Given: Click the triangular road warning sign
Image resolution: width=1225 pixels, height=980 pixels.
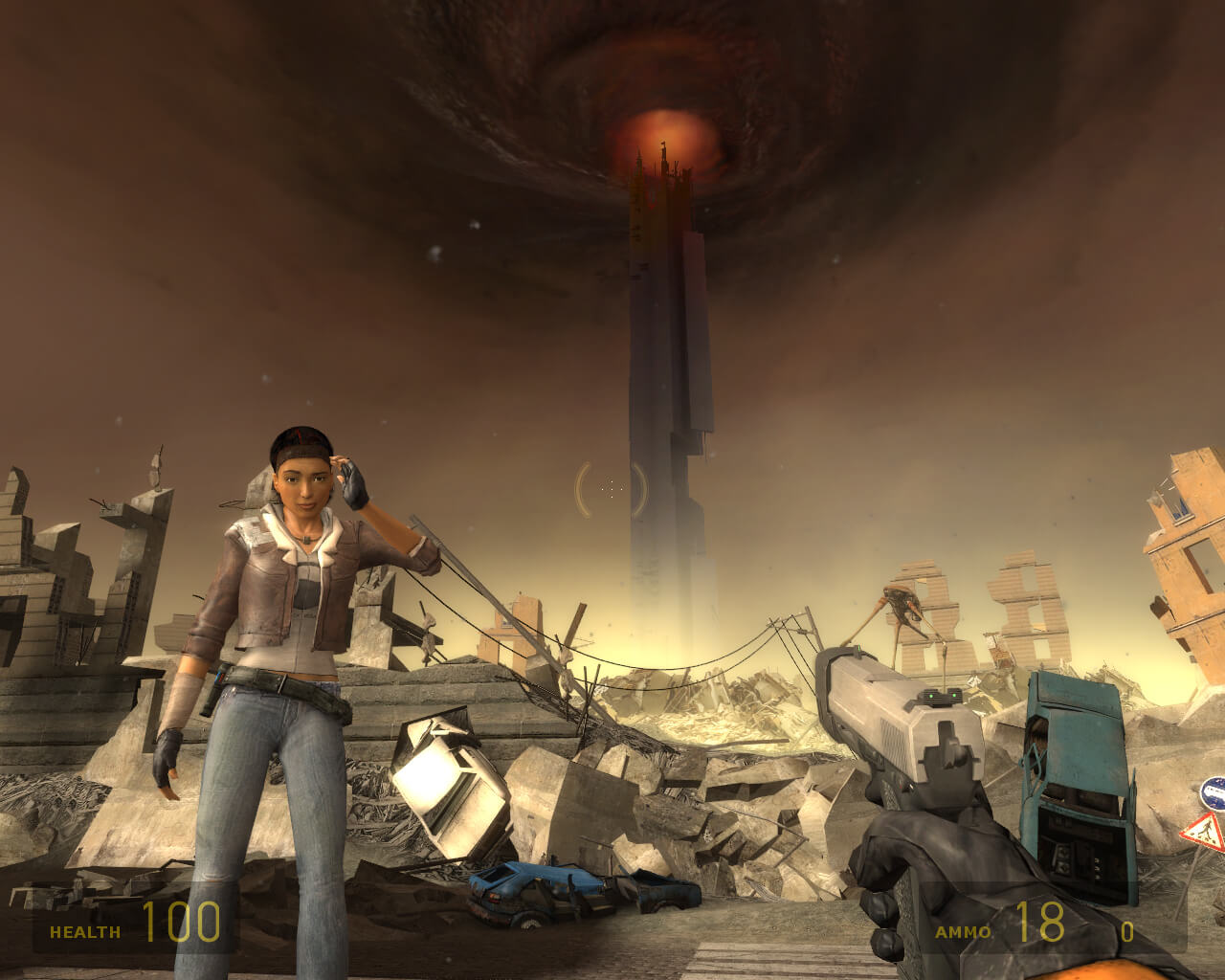Looking at the screenshot, I should (x=1204, y=833).
